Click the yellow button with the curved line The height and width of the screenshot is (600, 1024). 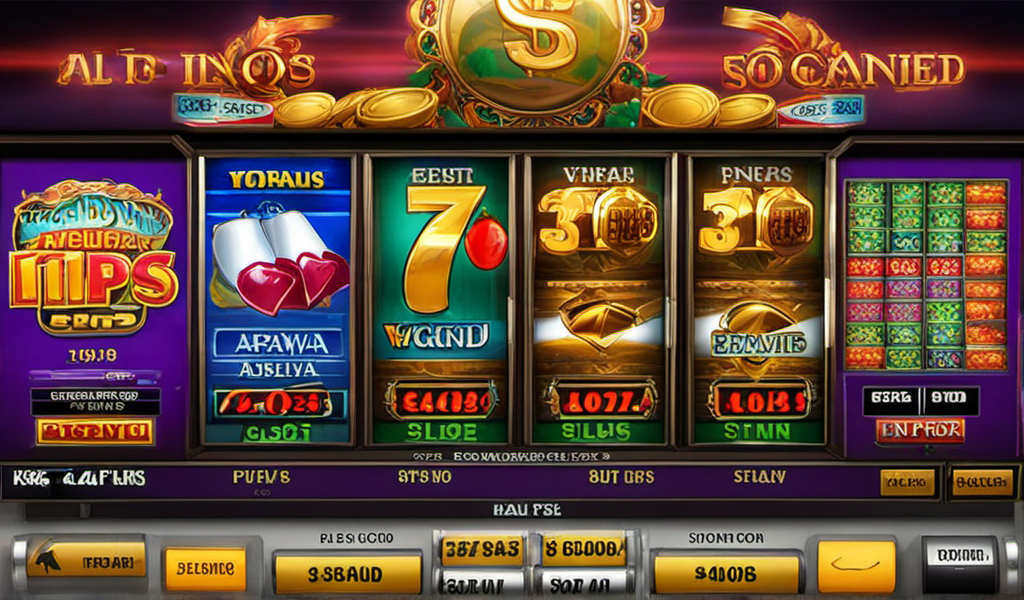(x=856, y=567)
